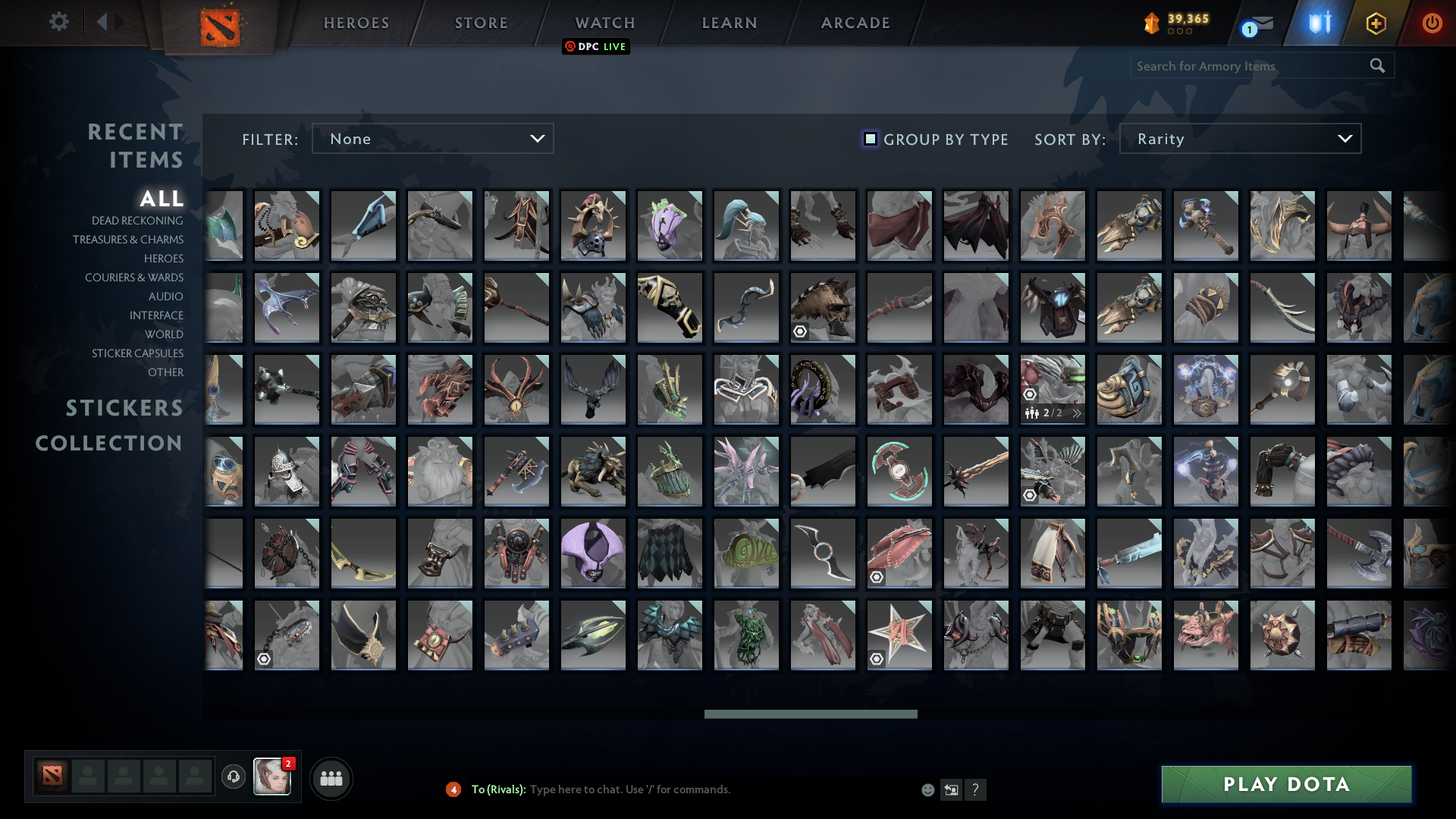Open the Sort By Rarity dropdown
The width and height of the screenshot is (1456, 819).
point(1239,139)
